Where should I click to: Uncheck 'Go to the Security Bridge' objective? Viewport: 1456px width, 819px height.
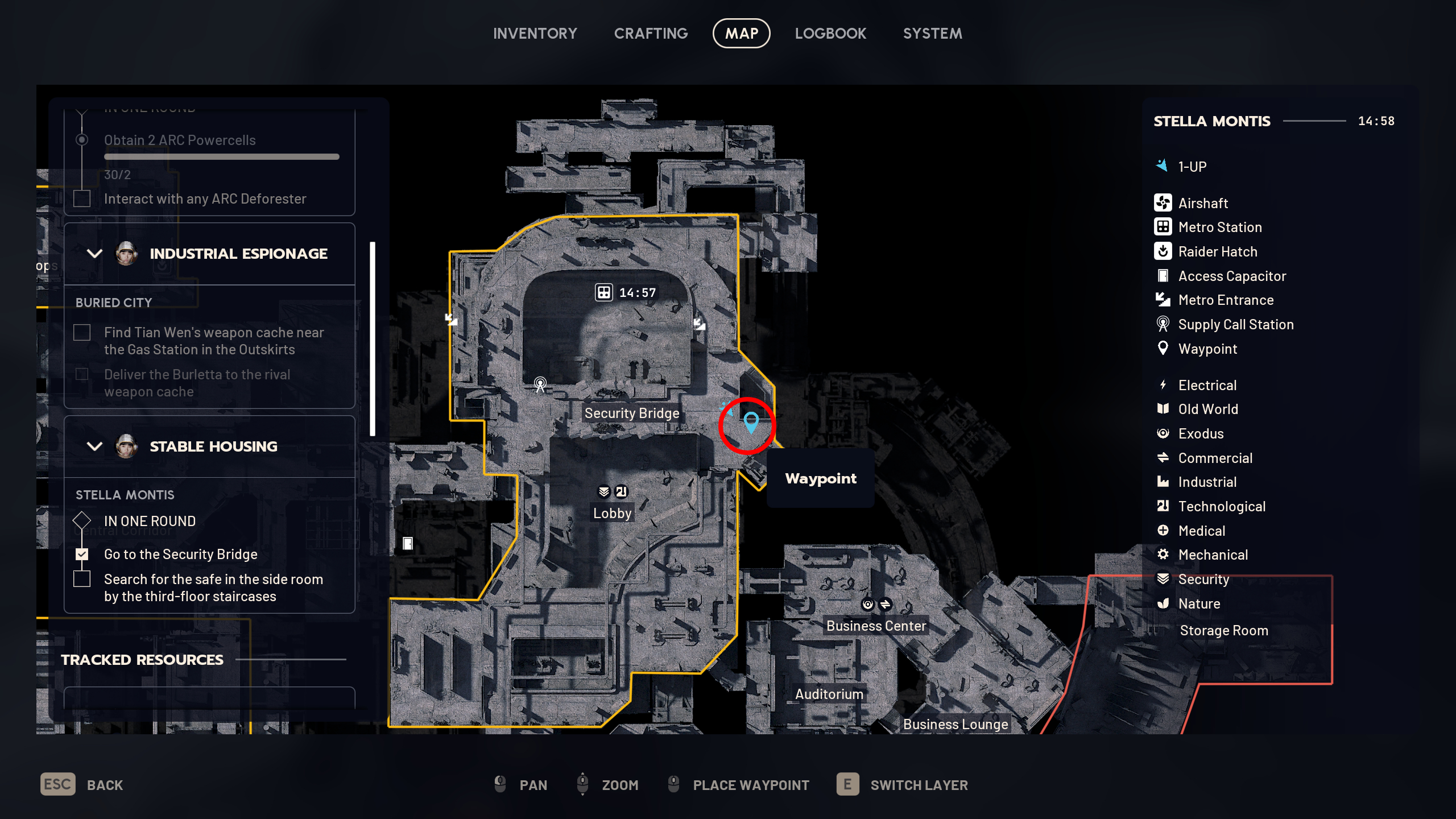(82, 553)
